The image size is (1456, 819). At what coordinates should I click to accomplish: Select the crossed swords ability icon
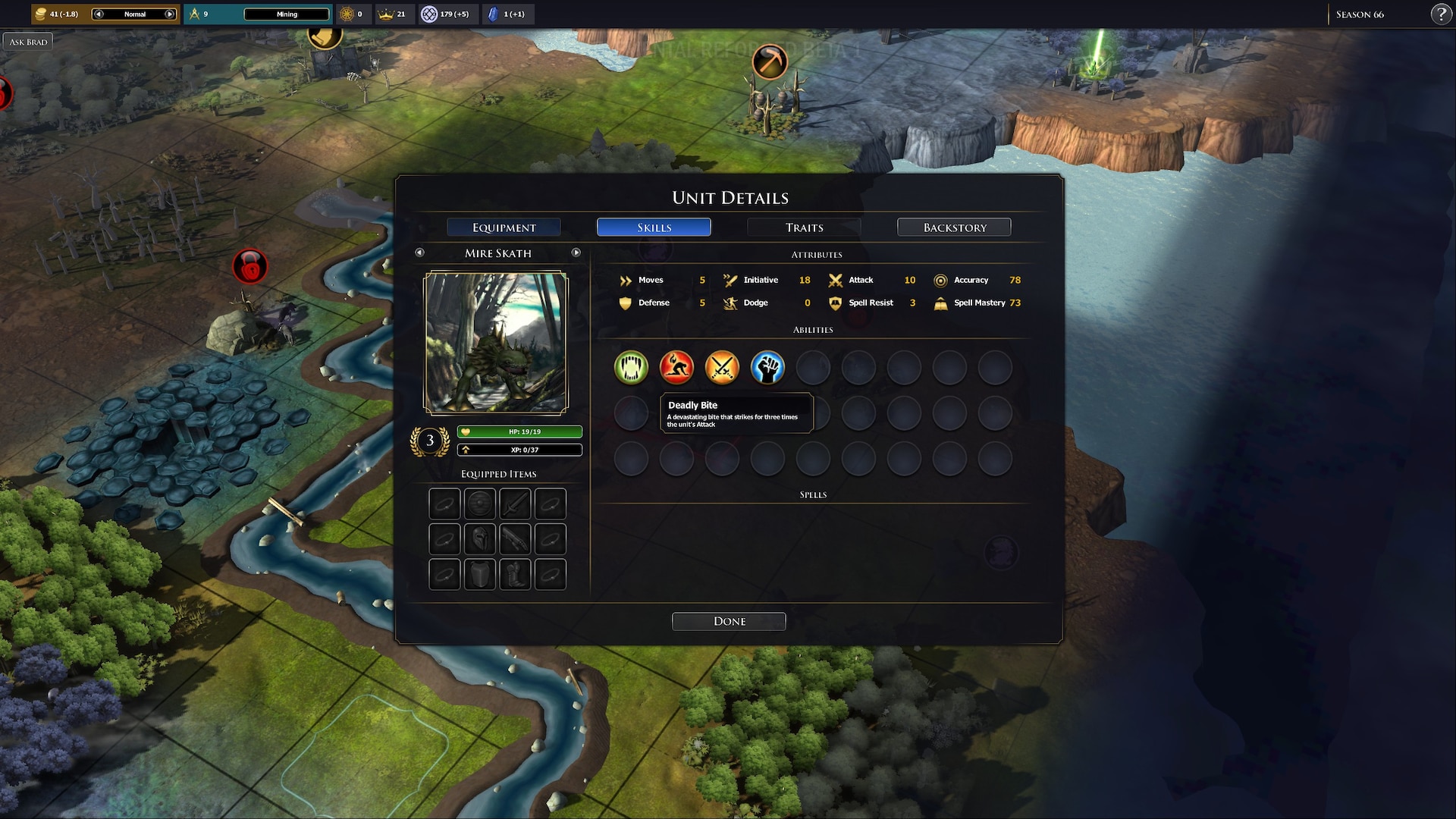point(722,368)
